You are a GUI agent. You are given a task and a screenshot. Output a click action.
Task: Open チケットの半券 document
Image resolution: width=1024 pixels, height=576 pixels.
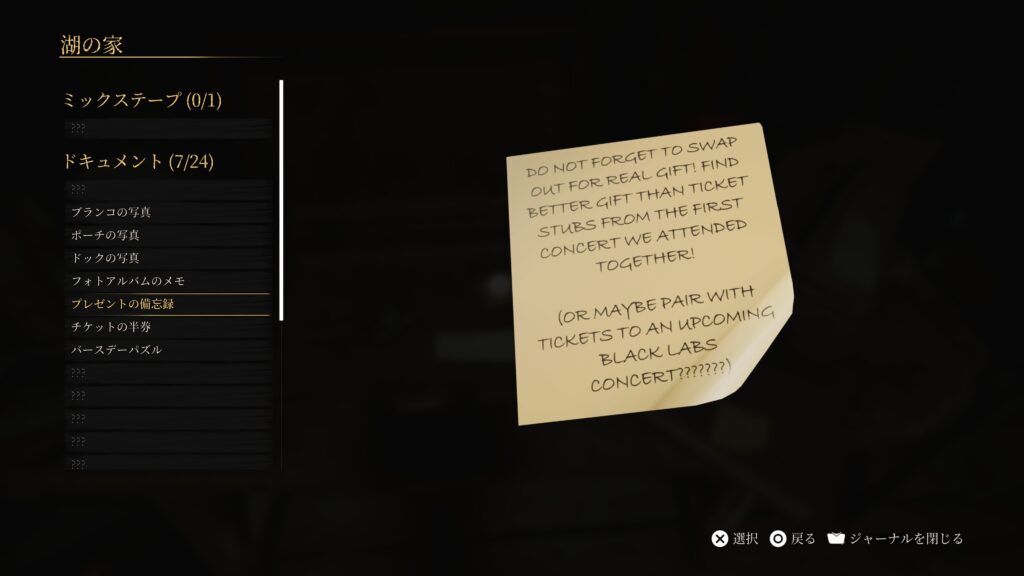[111, 327]
